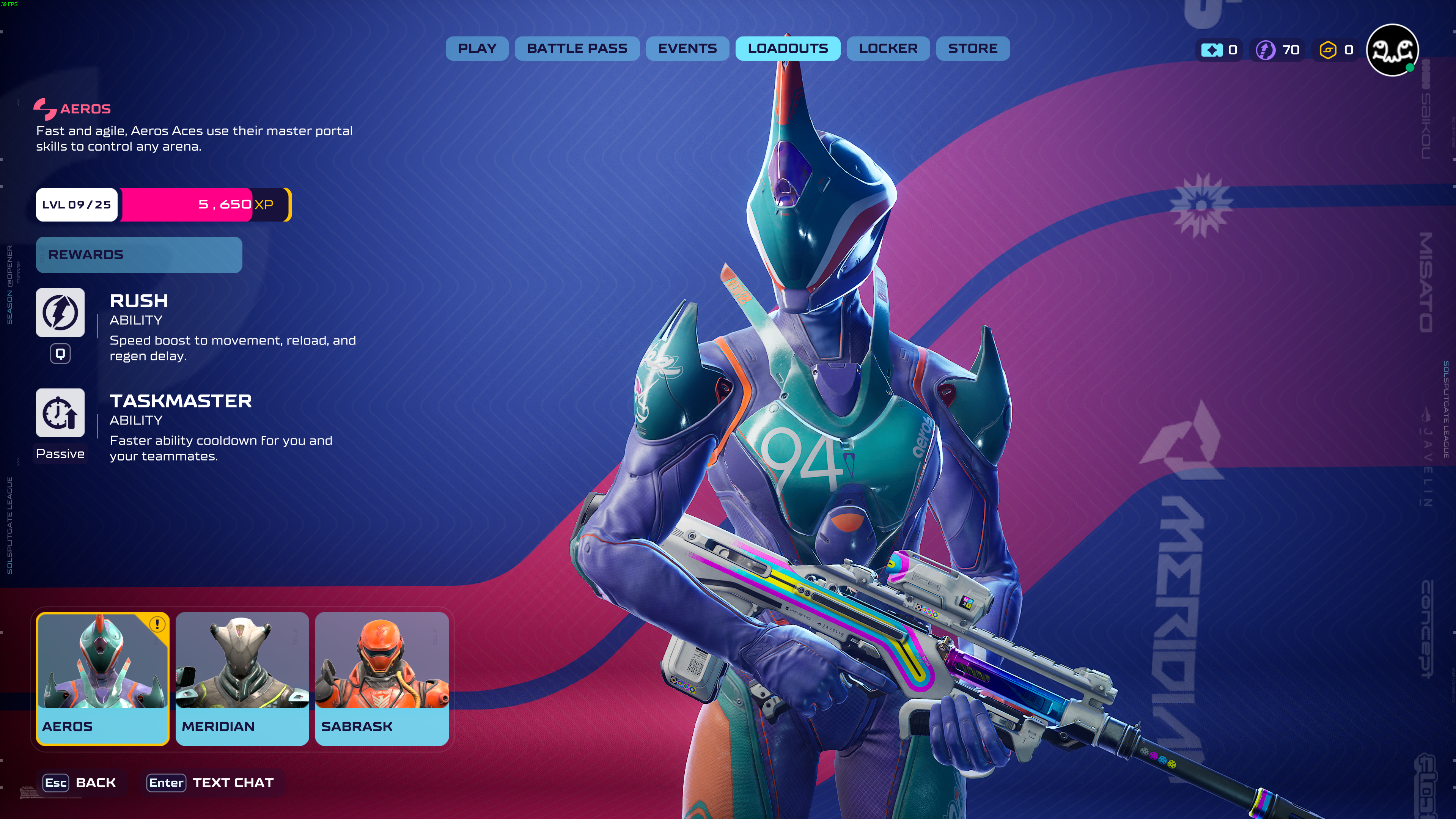Image resolution: width=1456 pixels, height=819 pixels.
Task: Go back with the Back button
Action: [80, 783]
